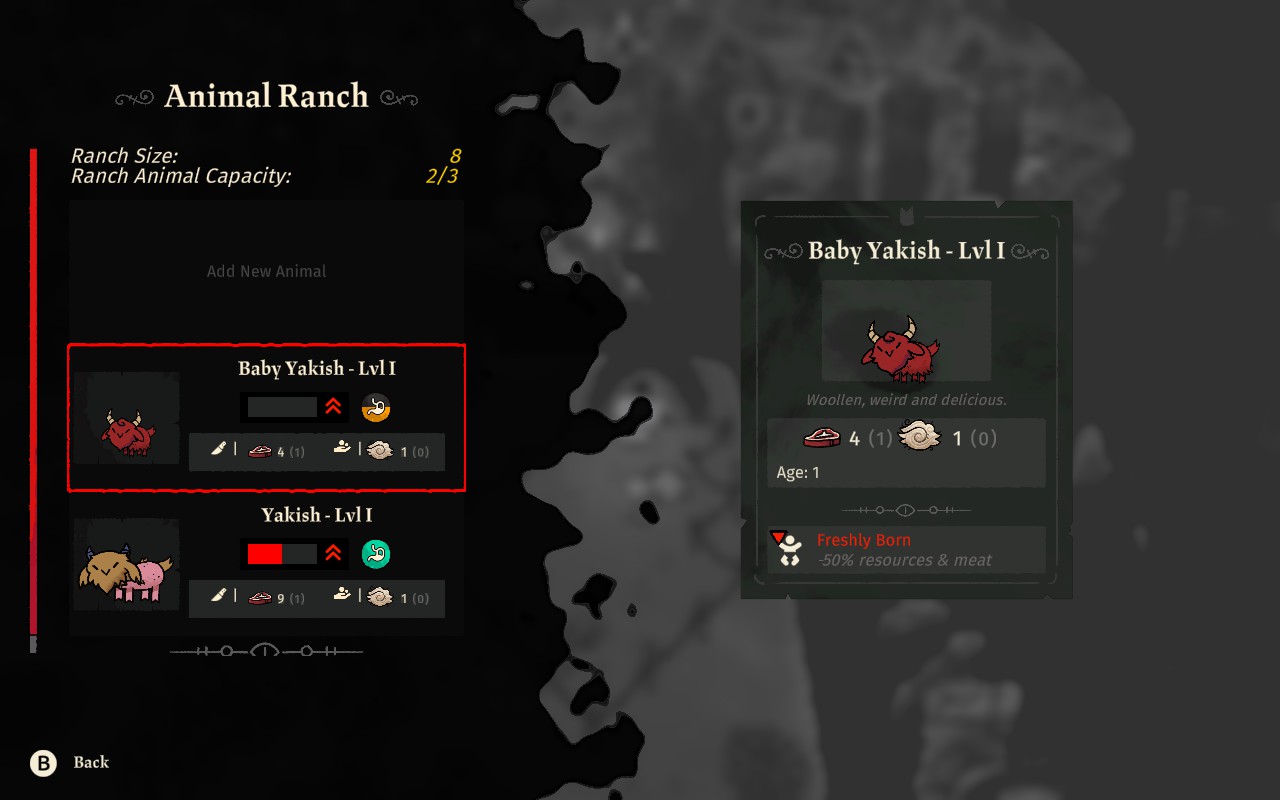
Task: Select the Add New Animal slot
Action: coord(266,271)
